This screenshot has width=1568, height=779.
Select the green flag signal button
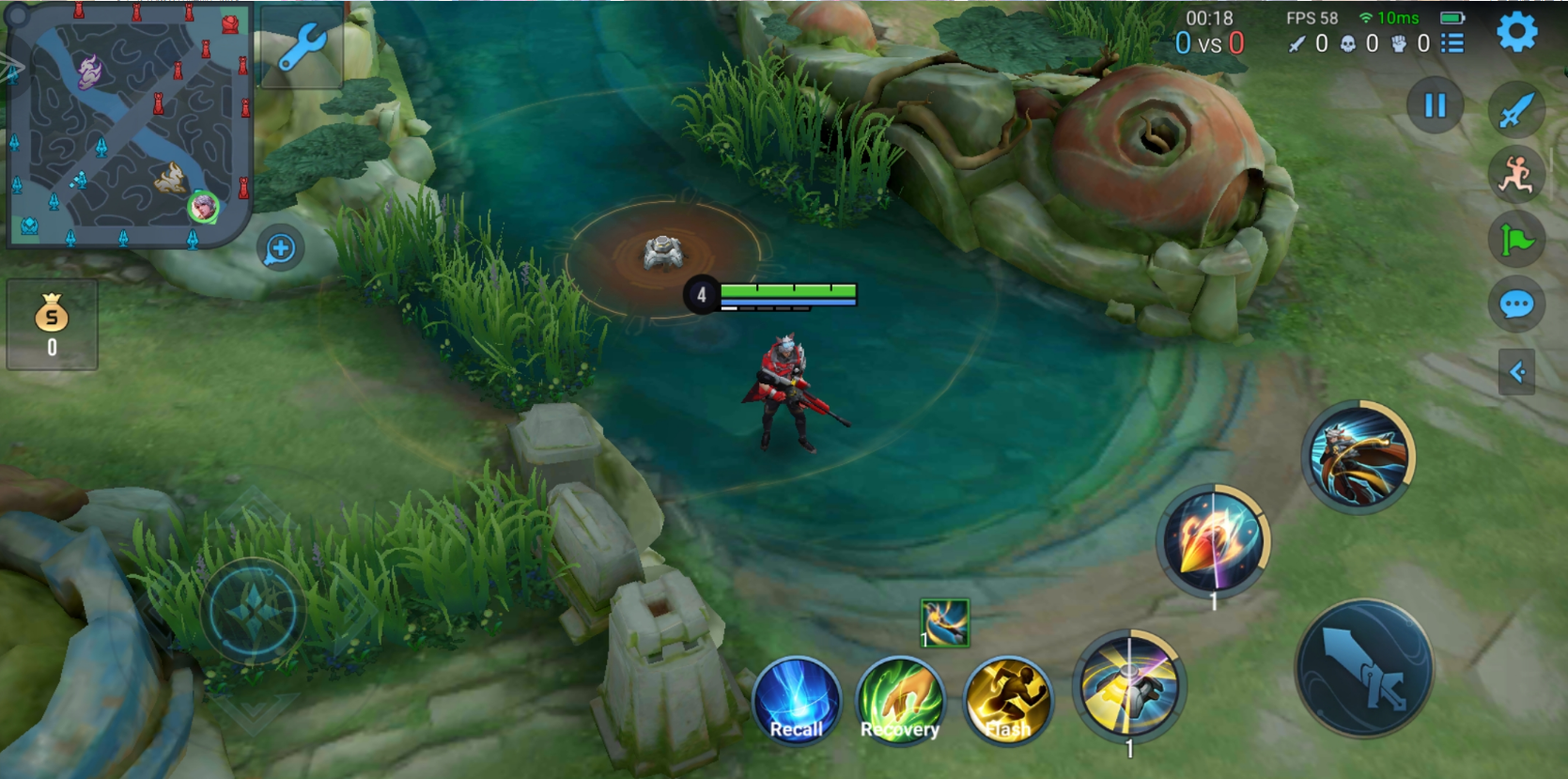click(1516, 241)
